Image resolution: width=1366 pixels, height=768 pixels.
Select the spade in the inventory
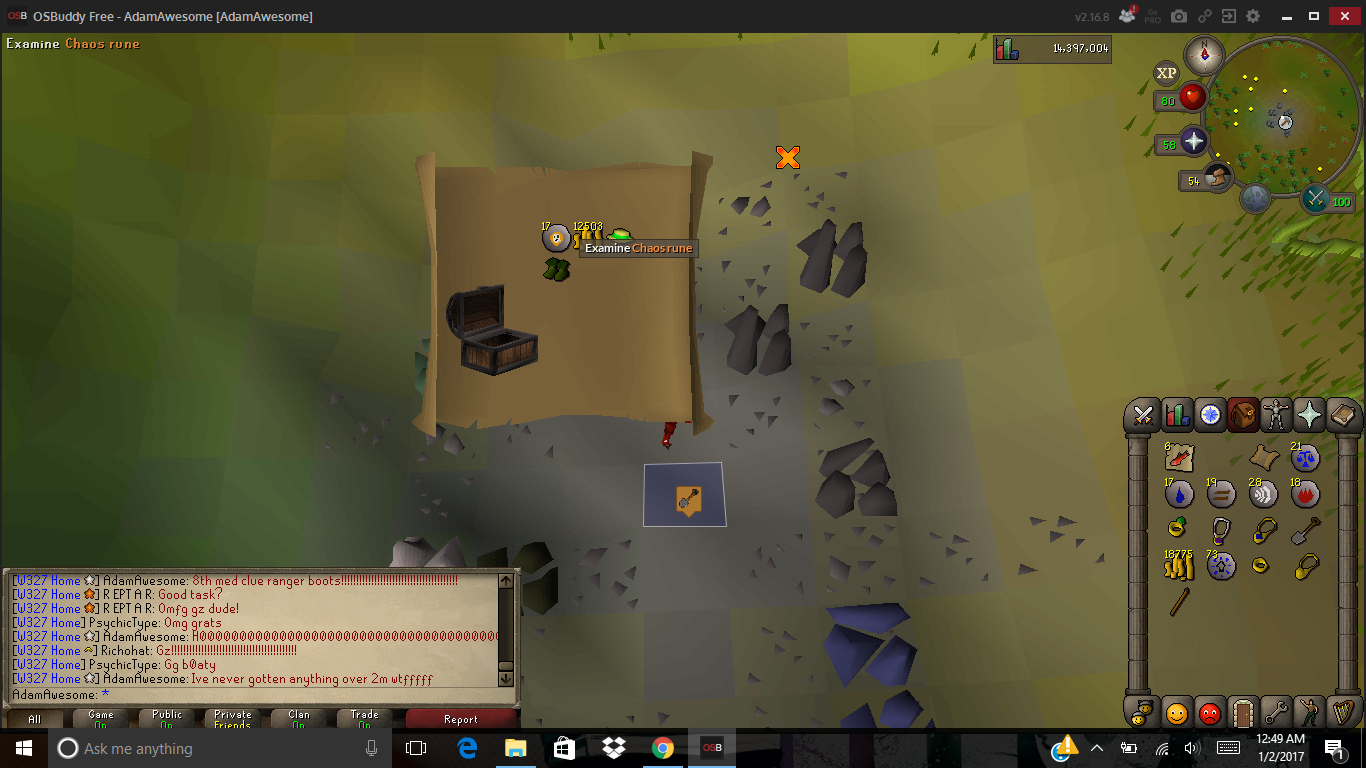1305,530
